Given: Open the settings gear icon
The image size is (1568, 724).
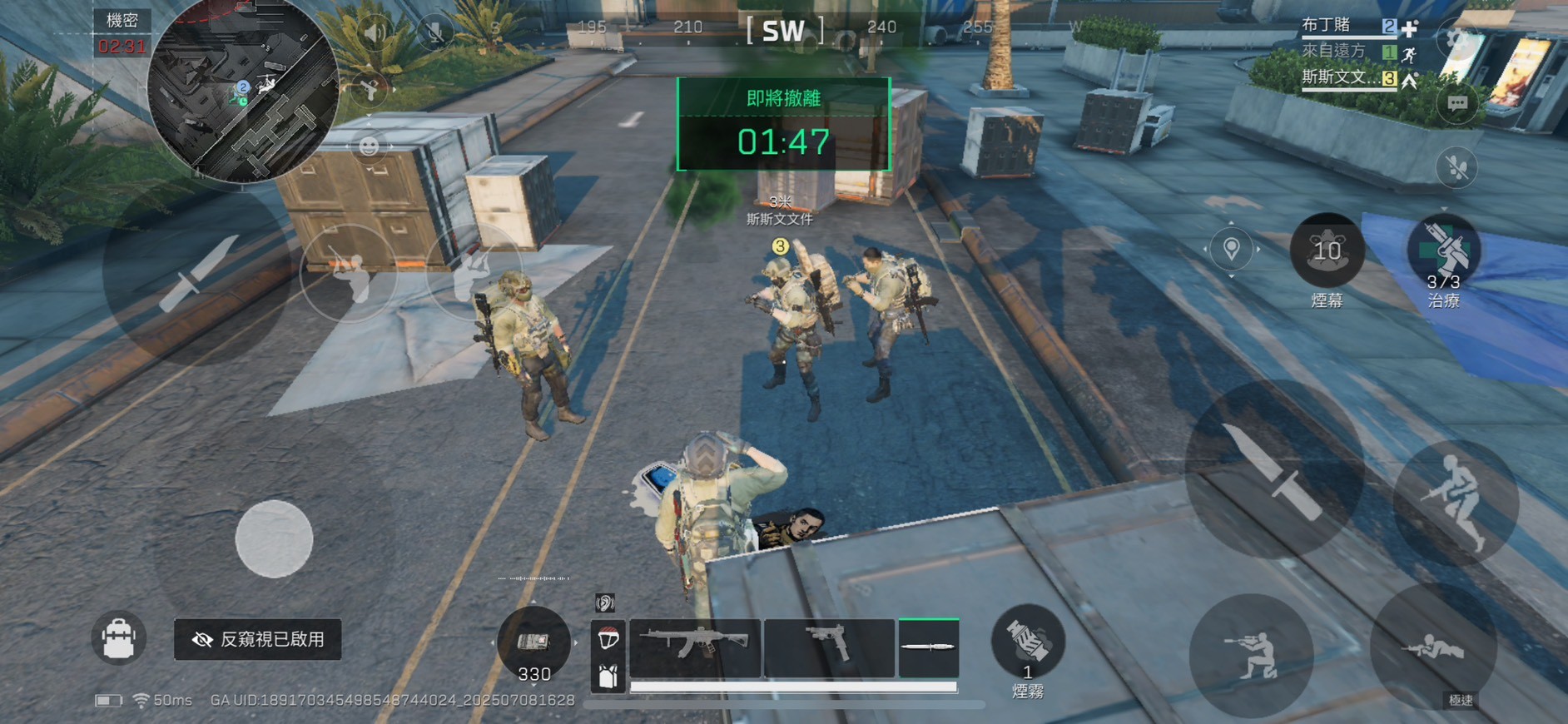Looking at the screenshot, I should 1457,39.
